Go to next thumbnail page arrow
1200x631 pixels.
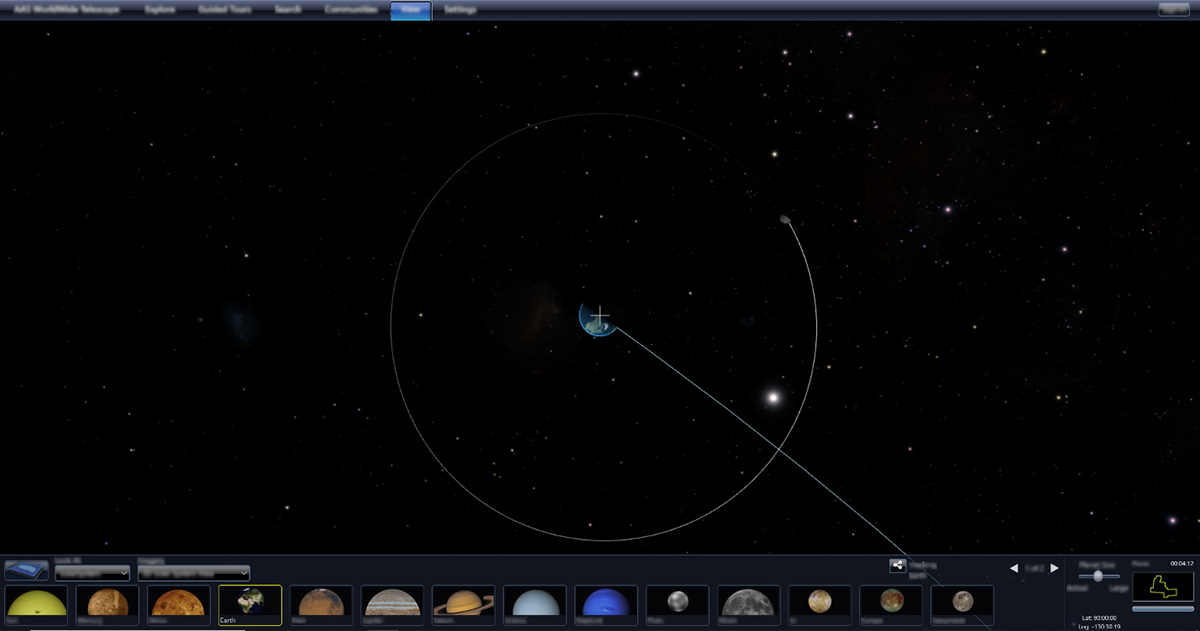click(1054, 568)
